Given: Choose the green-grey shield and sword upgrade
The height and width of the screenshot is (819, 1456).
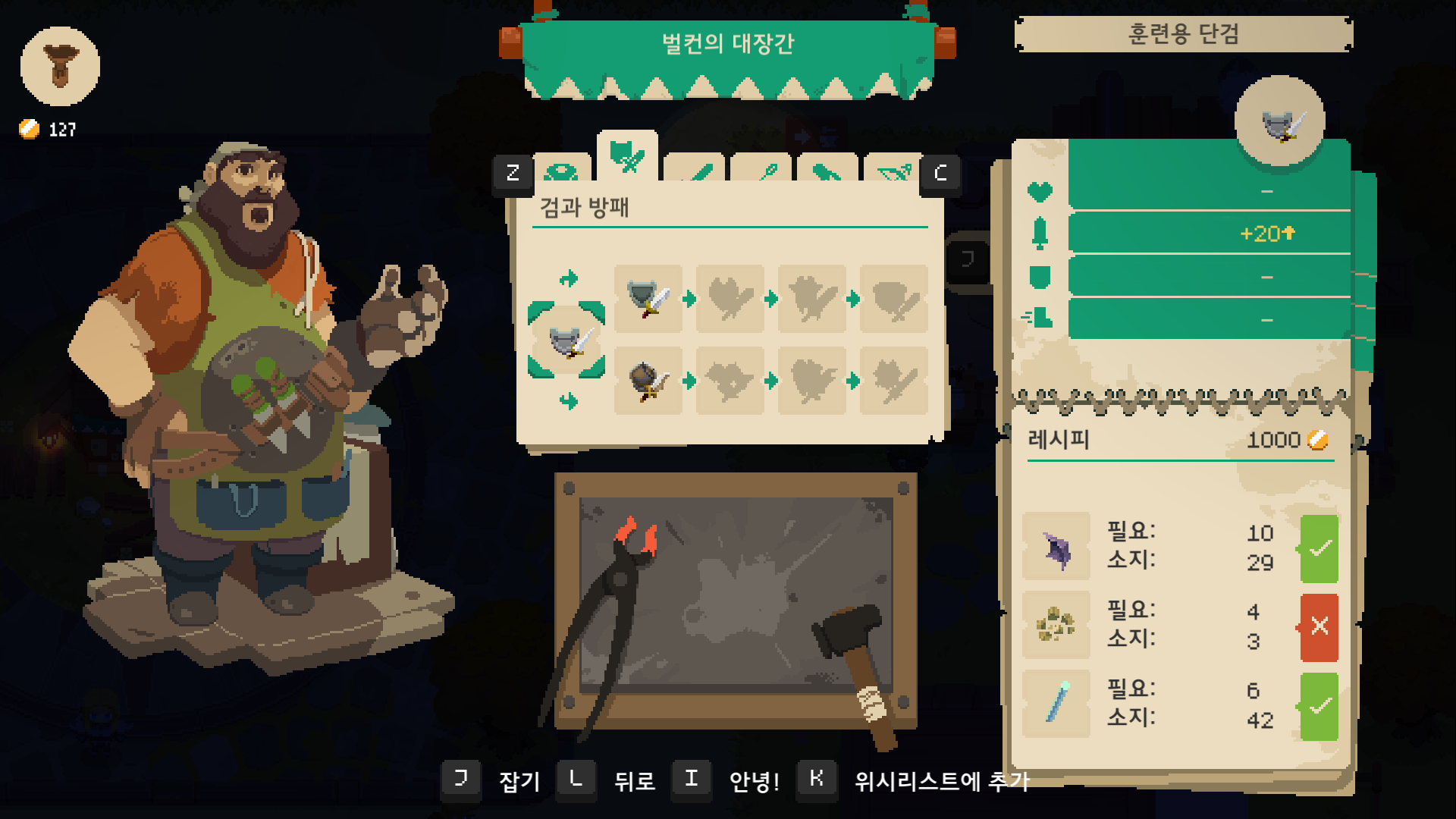Looking at the screenshot, I should [x=648, y=299].
